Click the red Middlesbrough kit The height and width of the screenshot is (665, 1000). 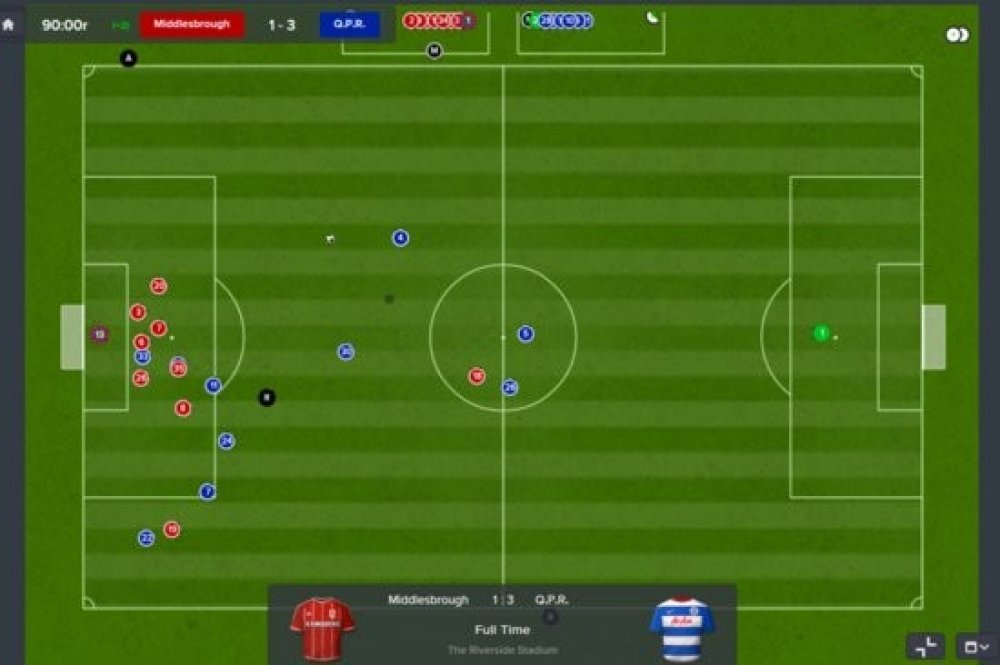click(x=322, y=629)
